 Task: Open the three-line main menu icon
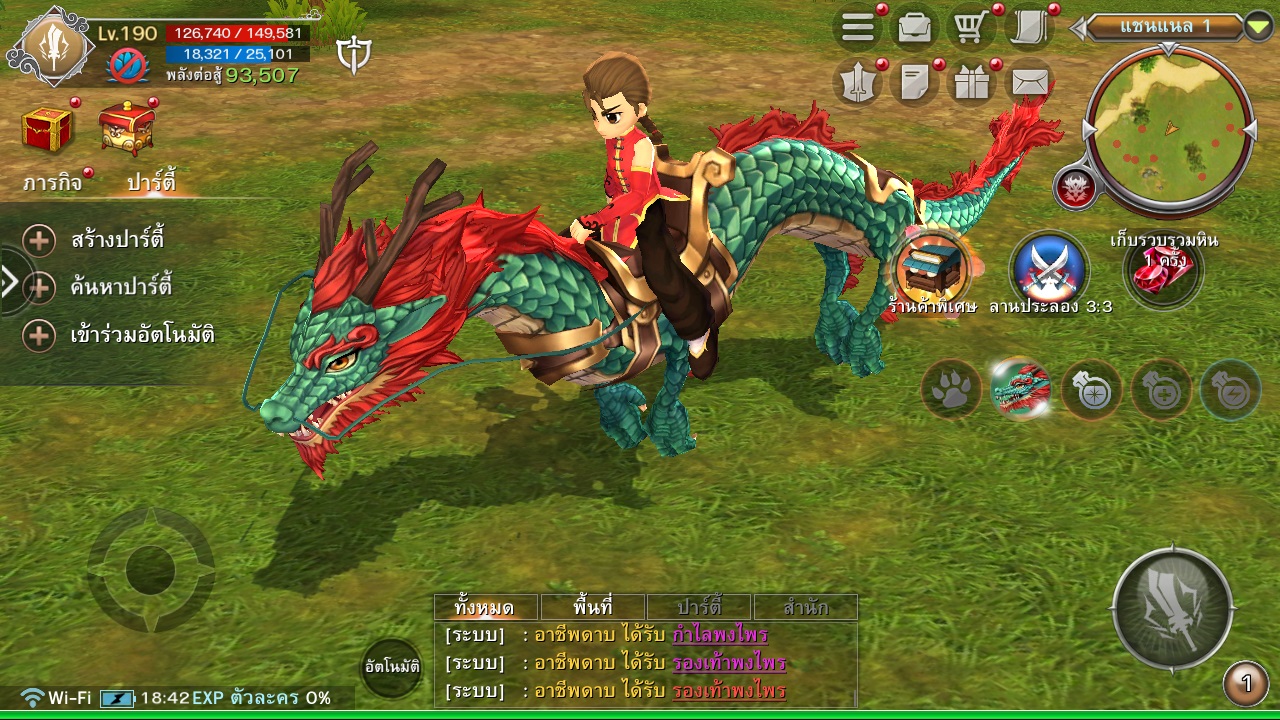click(x=858, y=28)
